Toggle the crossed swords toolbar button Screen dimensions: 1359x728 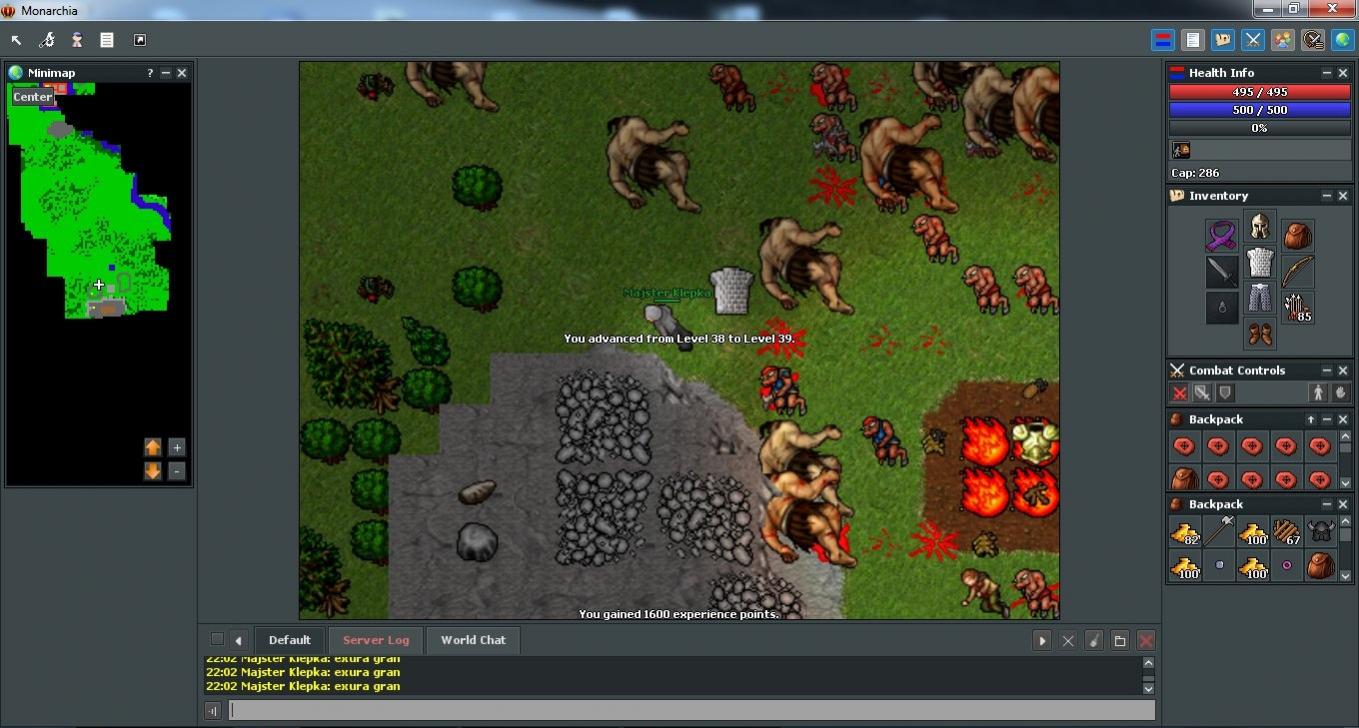point(1253,40)
